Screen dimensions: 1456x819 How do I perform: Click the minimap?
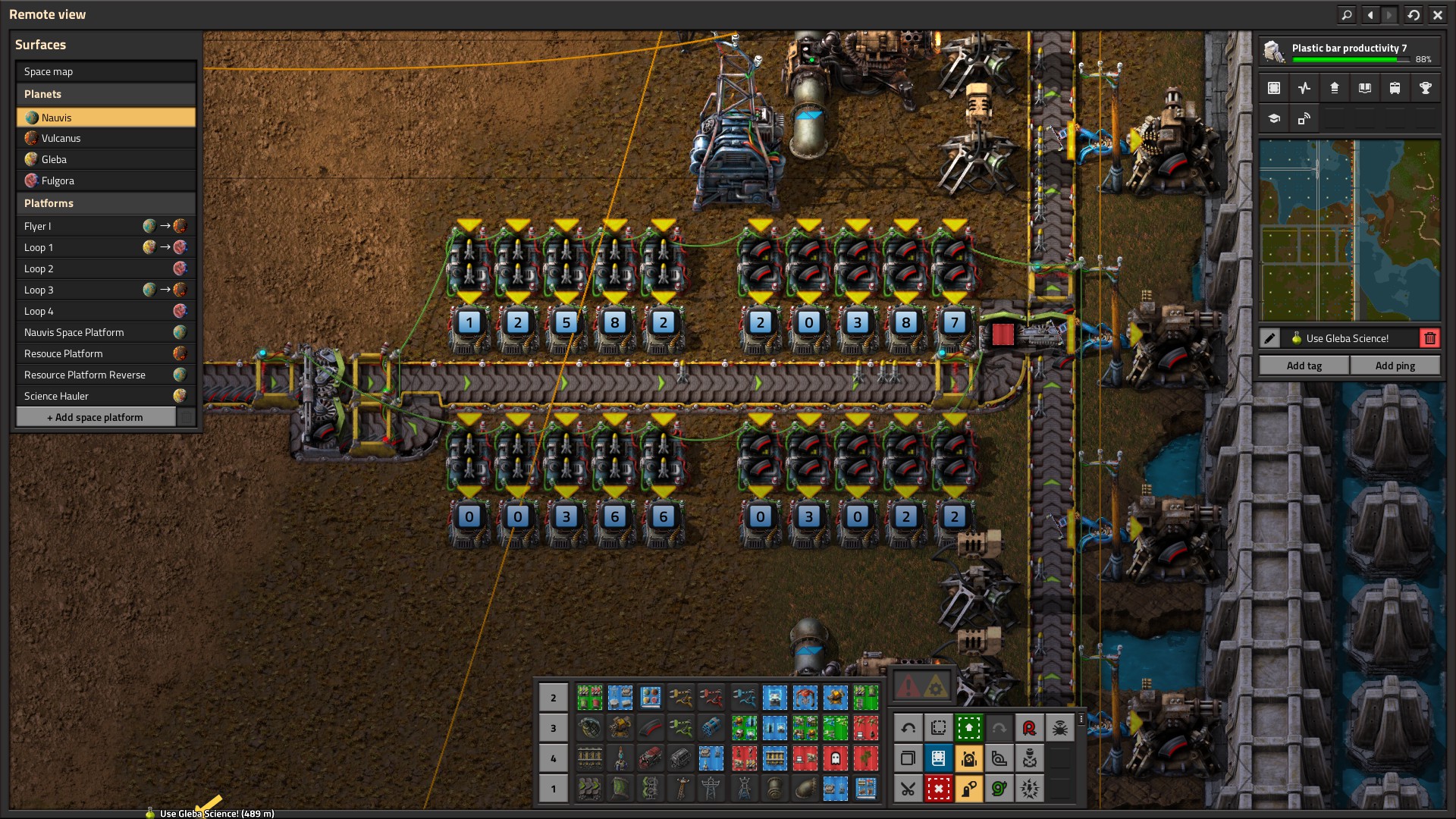[1349, 230]
